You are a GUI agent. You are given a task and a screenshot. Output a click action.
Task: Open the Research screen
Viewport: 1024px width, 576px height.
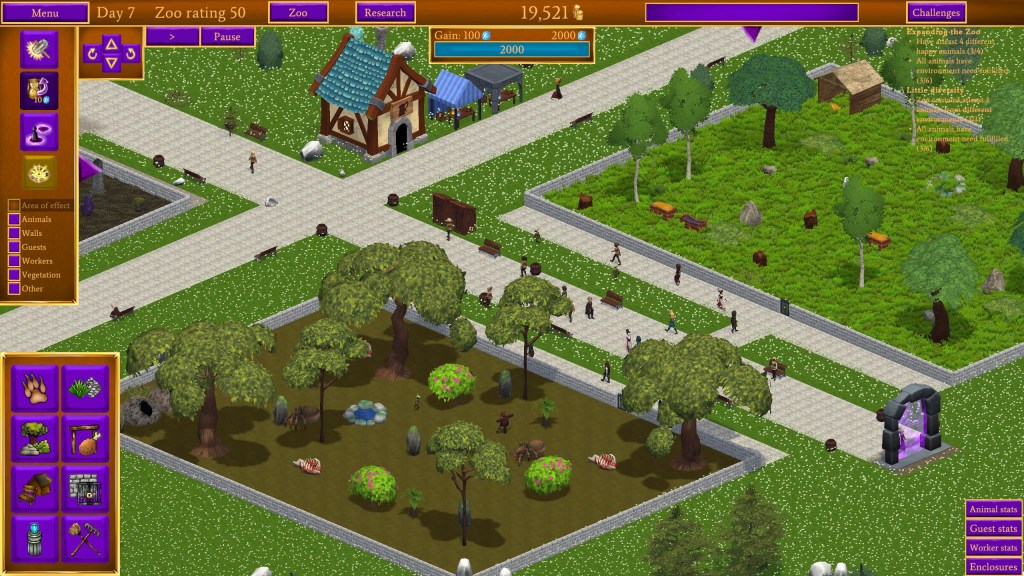385,13
